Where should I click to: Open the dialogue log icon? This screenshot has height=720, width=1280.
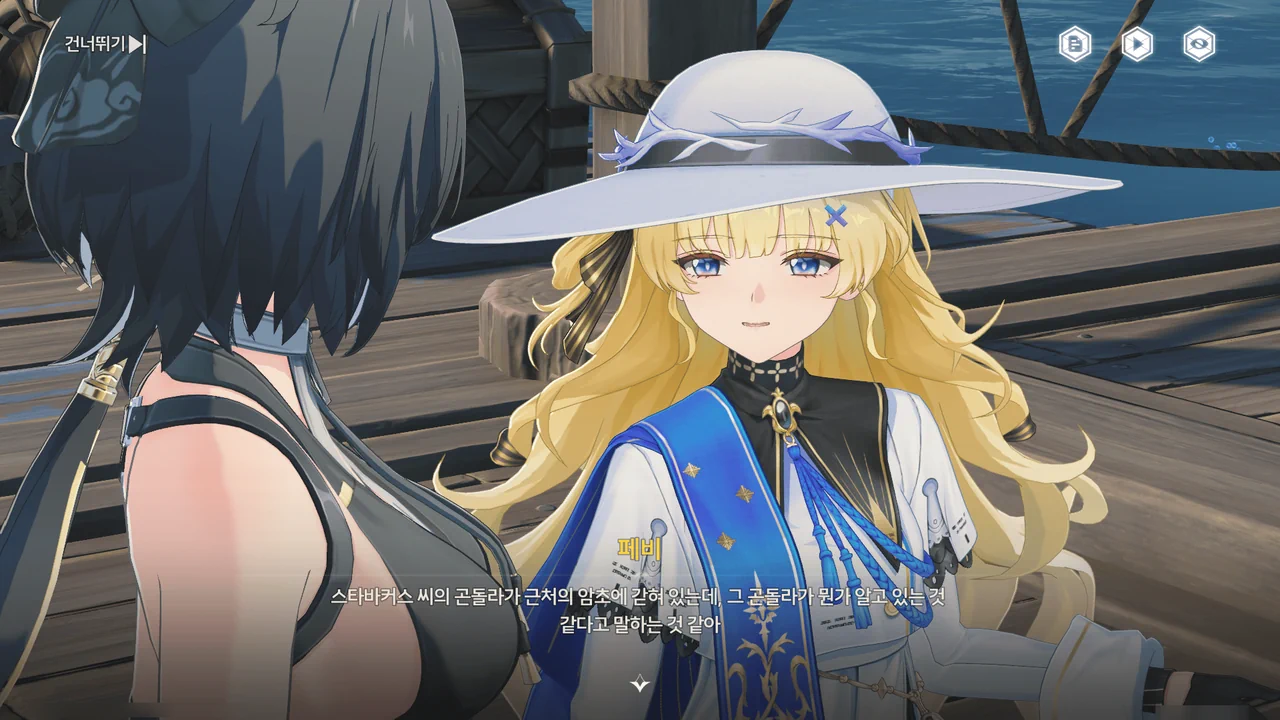click(1075, 44)
